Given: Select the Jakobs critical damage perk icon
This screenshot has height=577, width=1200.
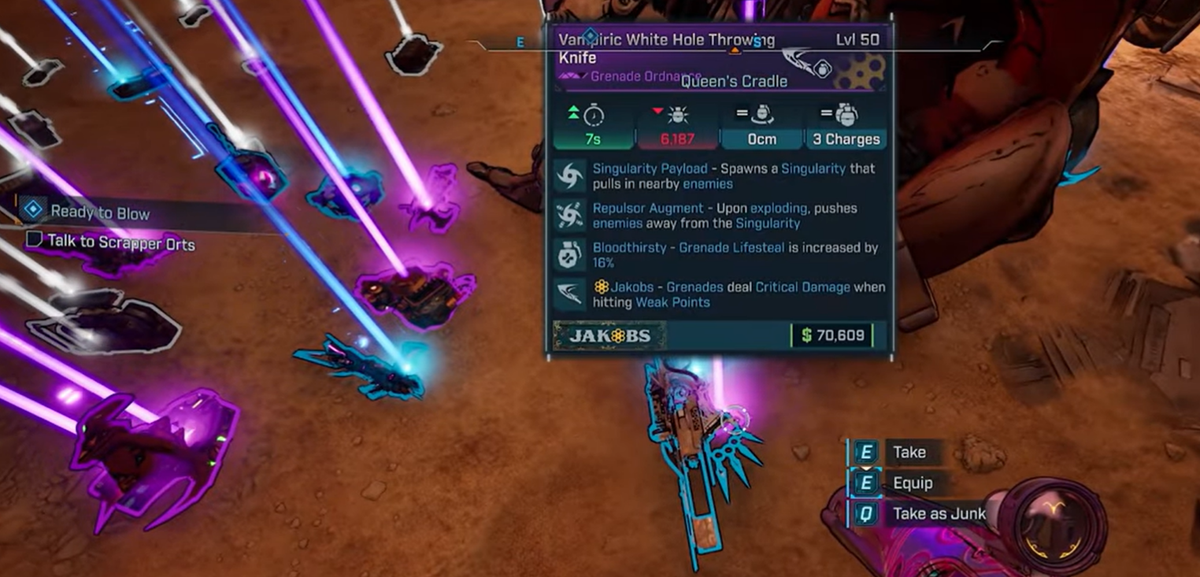Looking at the screenshot, I should (571, 293).
